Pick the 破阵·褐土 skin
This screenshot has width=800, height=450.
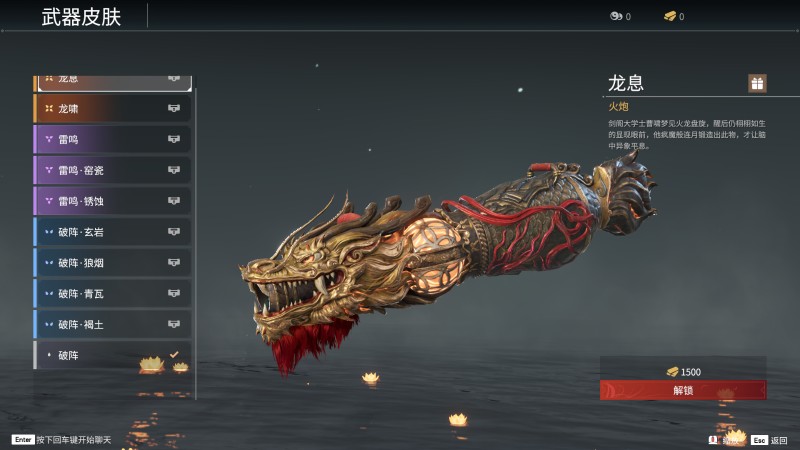pyautogui.click(x=112, y=325)
